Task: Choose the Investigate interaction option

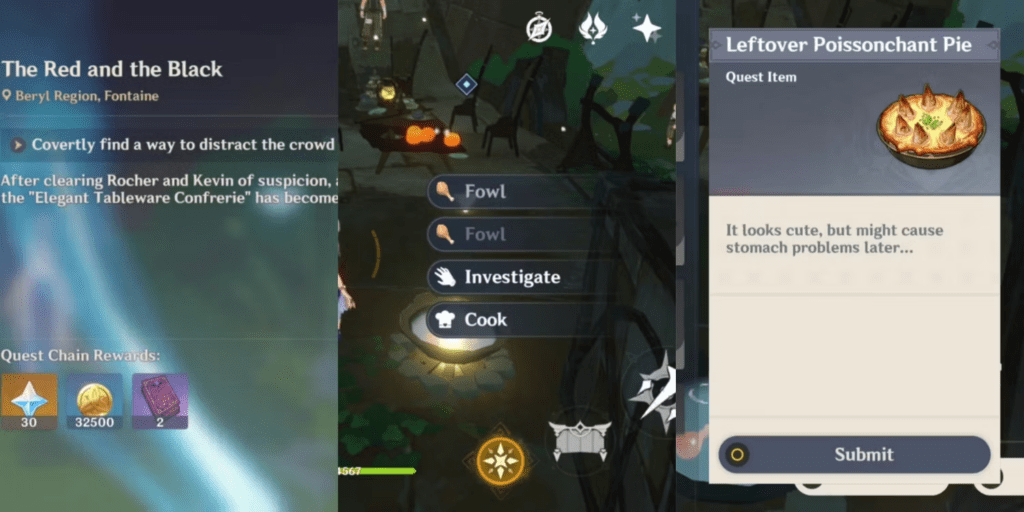Action: (x=510, y=277)
